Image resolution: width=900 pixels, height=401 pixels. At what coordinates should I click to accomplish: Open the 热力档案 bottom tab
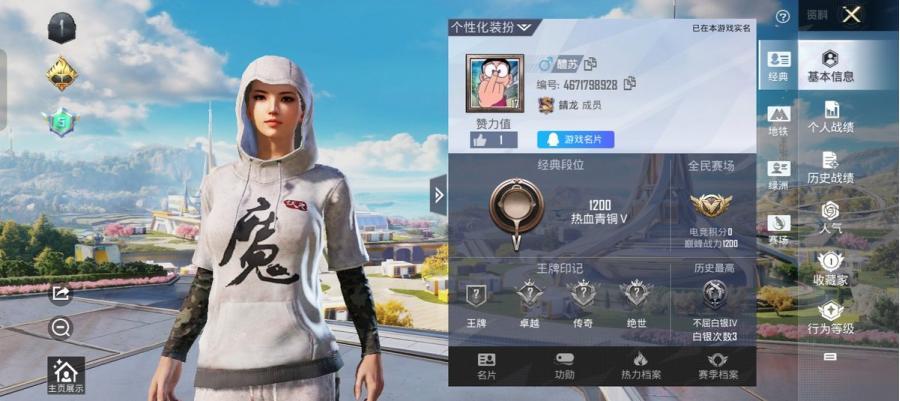point(640,366)
